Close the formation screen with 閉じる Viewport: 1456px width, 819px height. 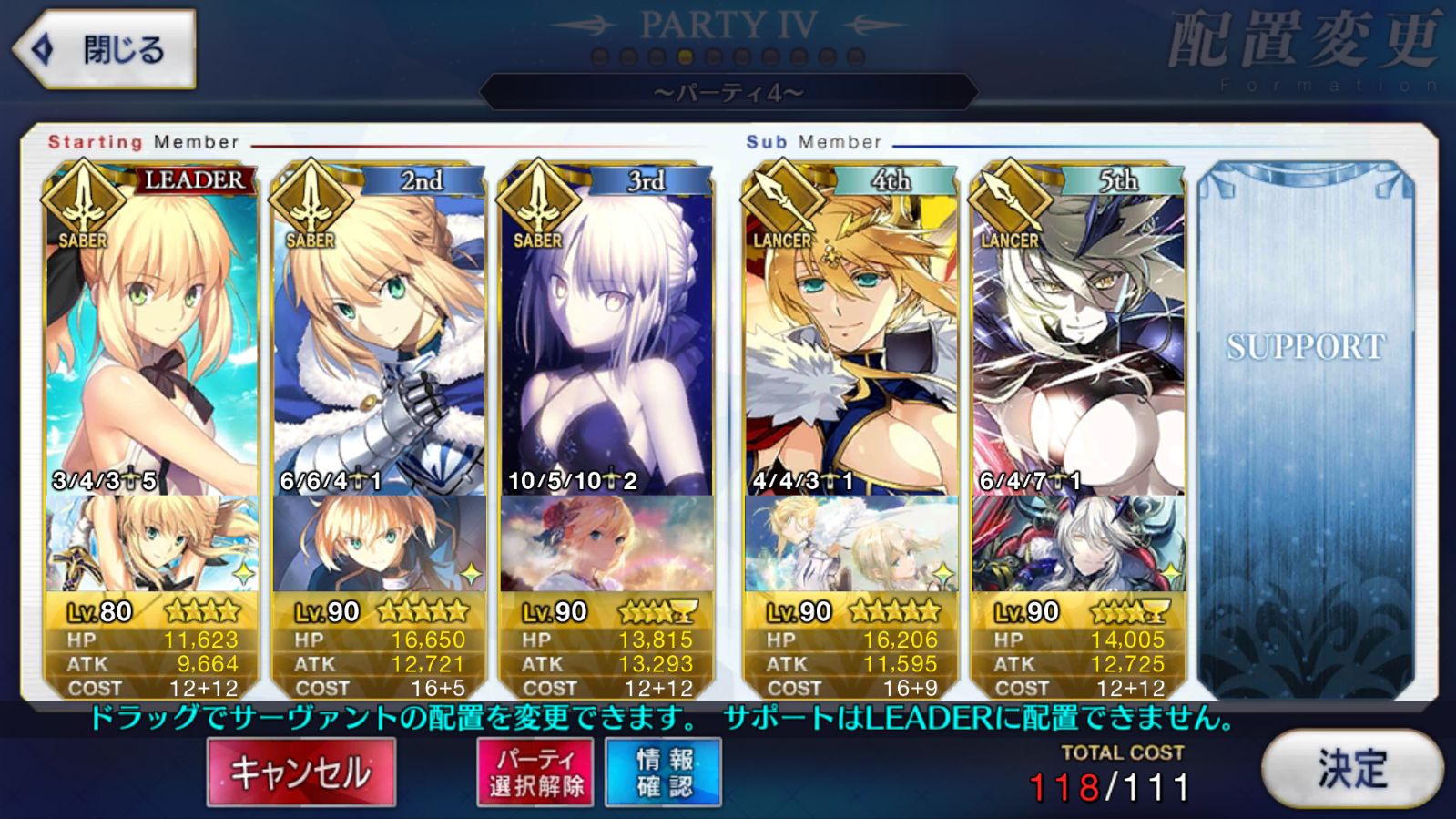(105, 49)
